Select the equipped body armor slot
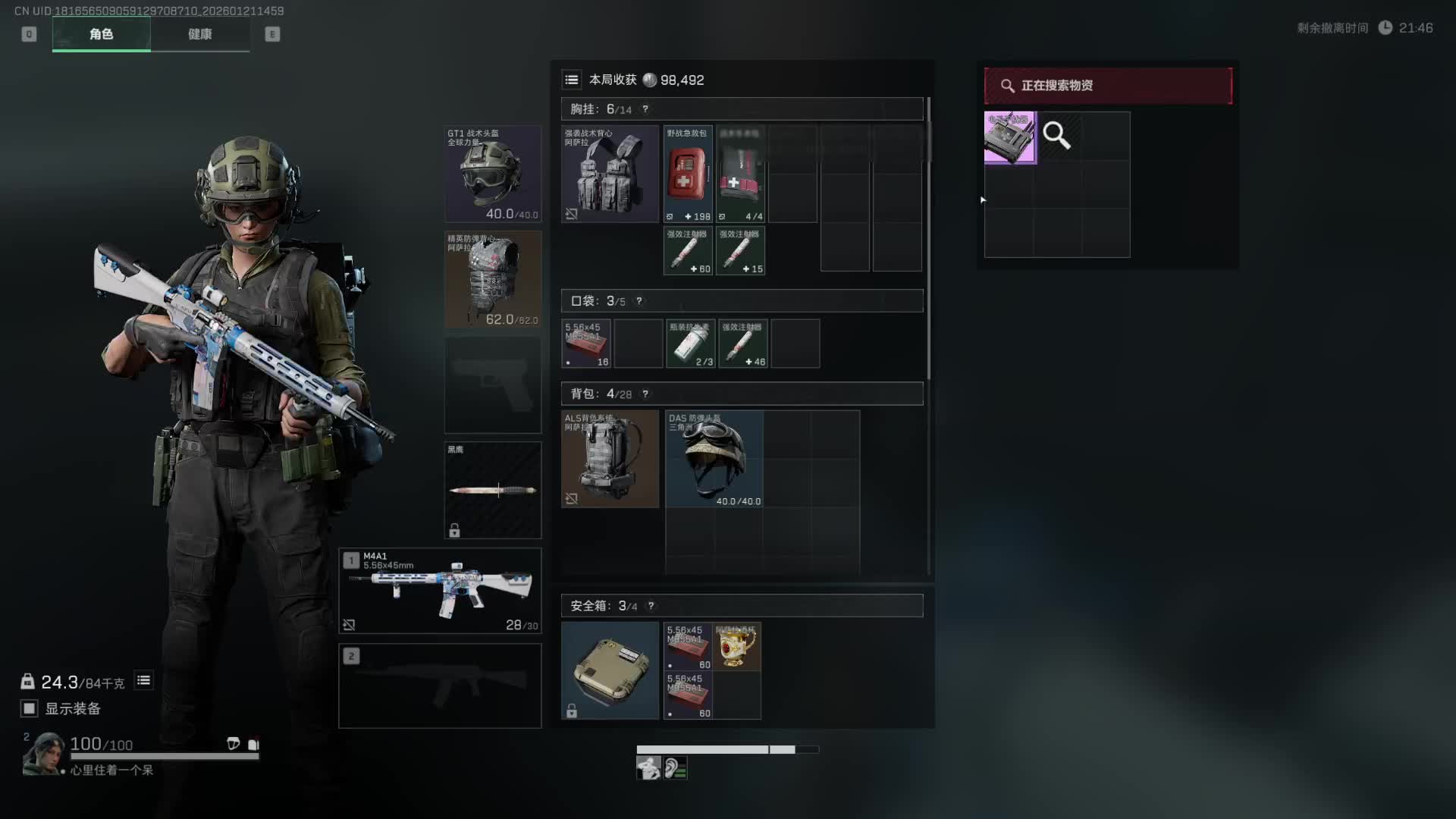The width and height of the screenshot is (1456, 819). [x=493, y=280]
